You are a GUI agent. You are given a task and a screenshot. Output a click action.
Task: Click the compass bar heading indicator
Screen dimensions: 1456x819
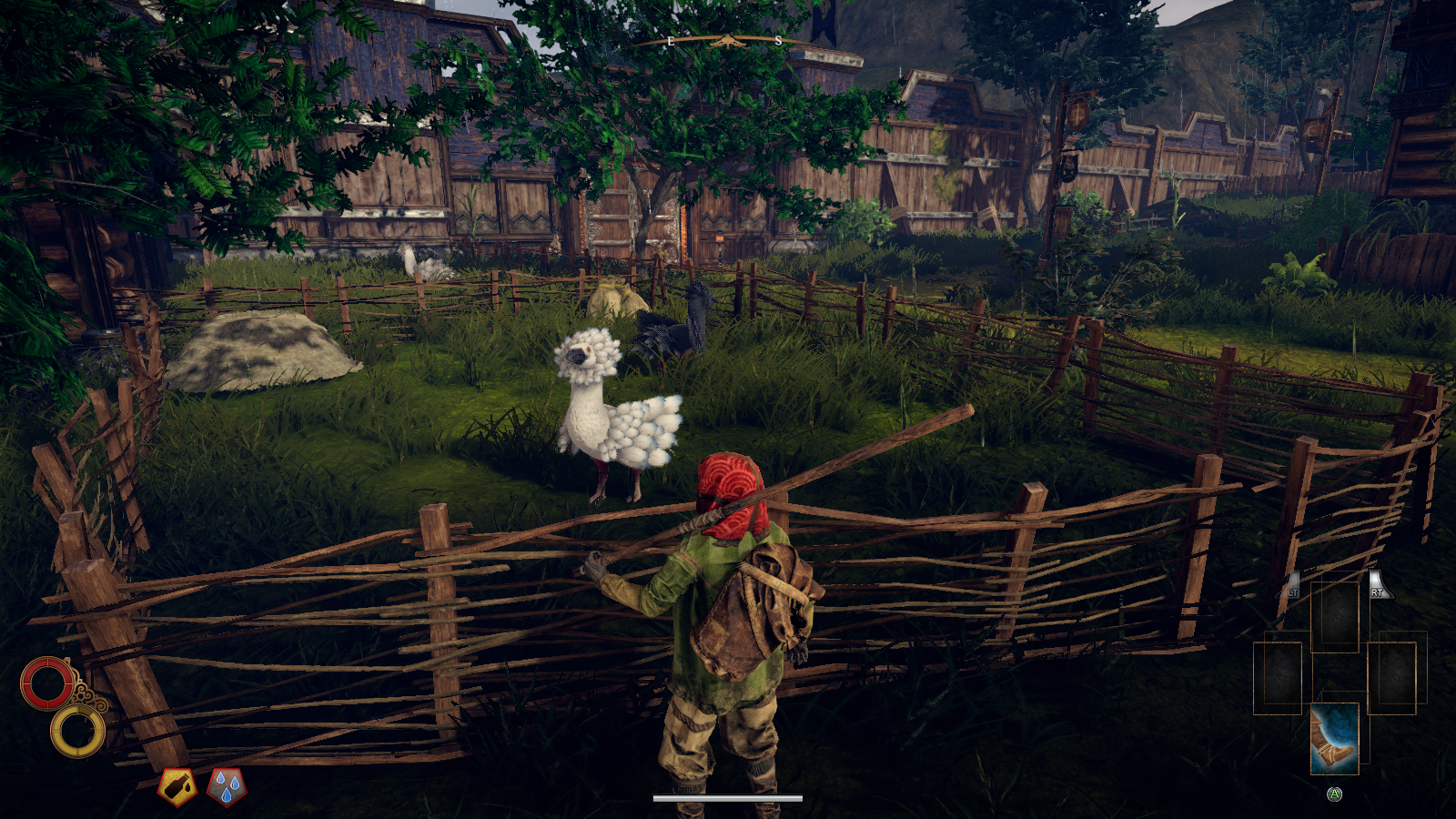[x=725, y=41]
